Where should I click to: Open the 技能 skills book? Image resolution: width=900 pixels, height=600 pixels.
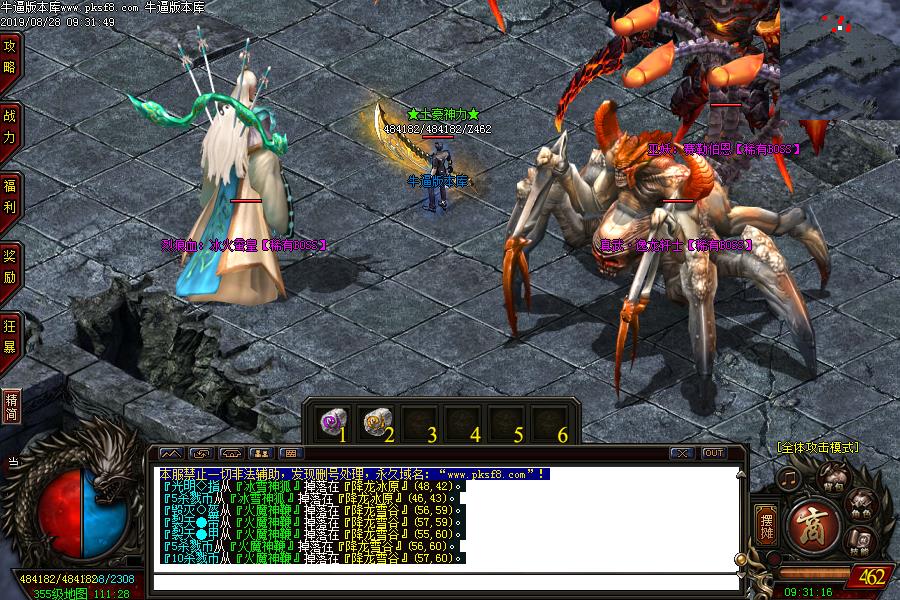coord(860,543)
